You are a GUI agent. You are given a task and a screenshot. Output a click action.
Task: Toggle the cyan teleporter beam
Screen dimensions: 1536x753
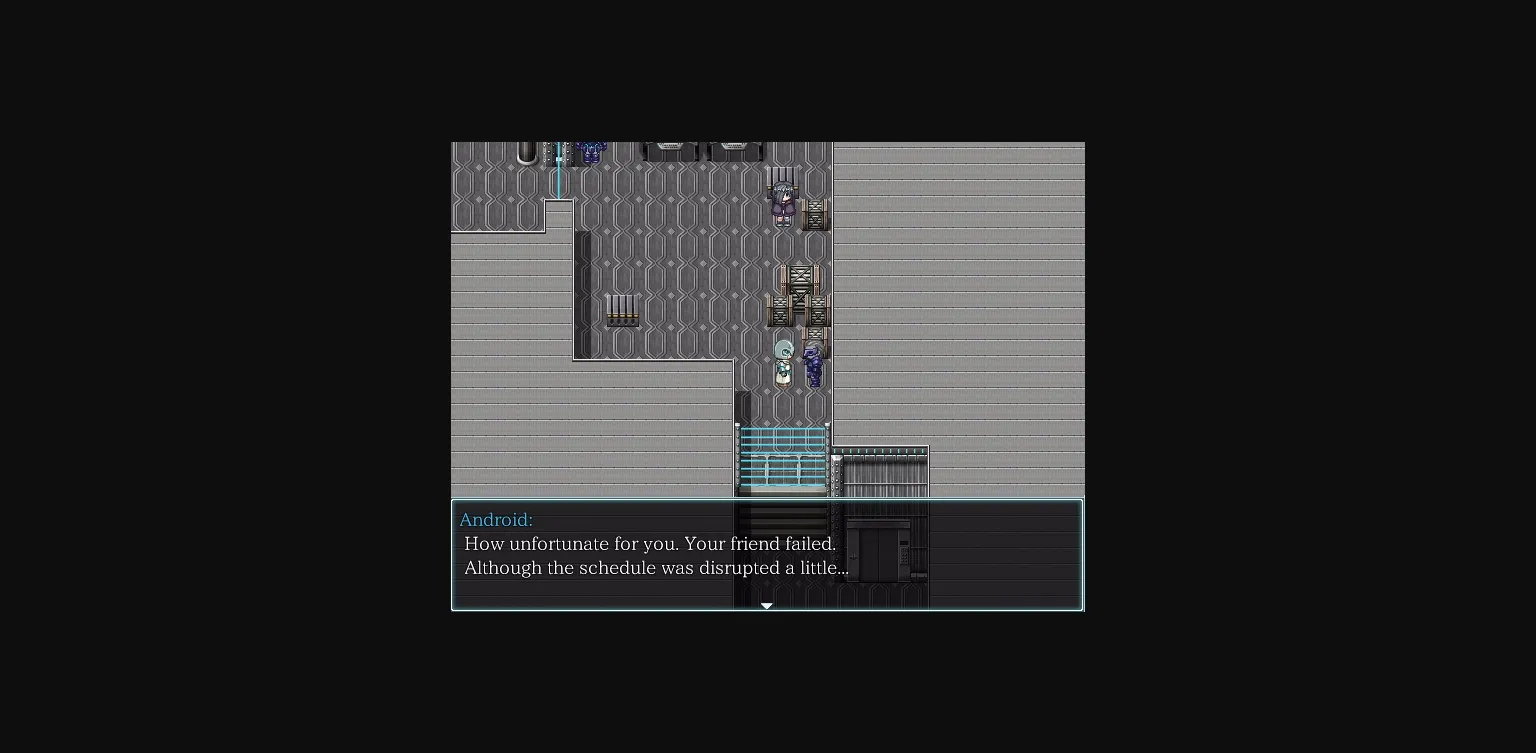click(560, 171)
